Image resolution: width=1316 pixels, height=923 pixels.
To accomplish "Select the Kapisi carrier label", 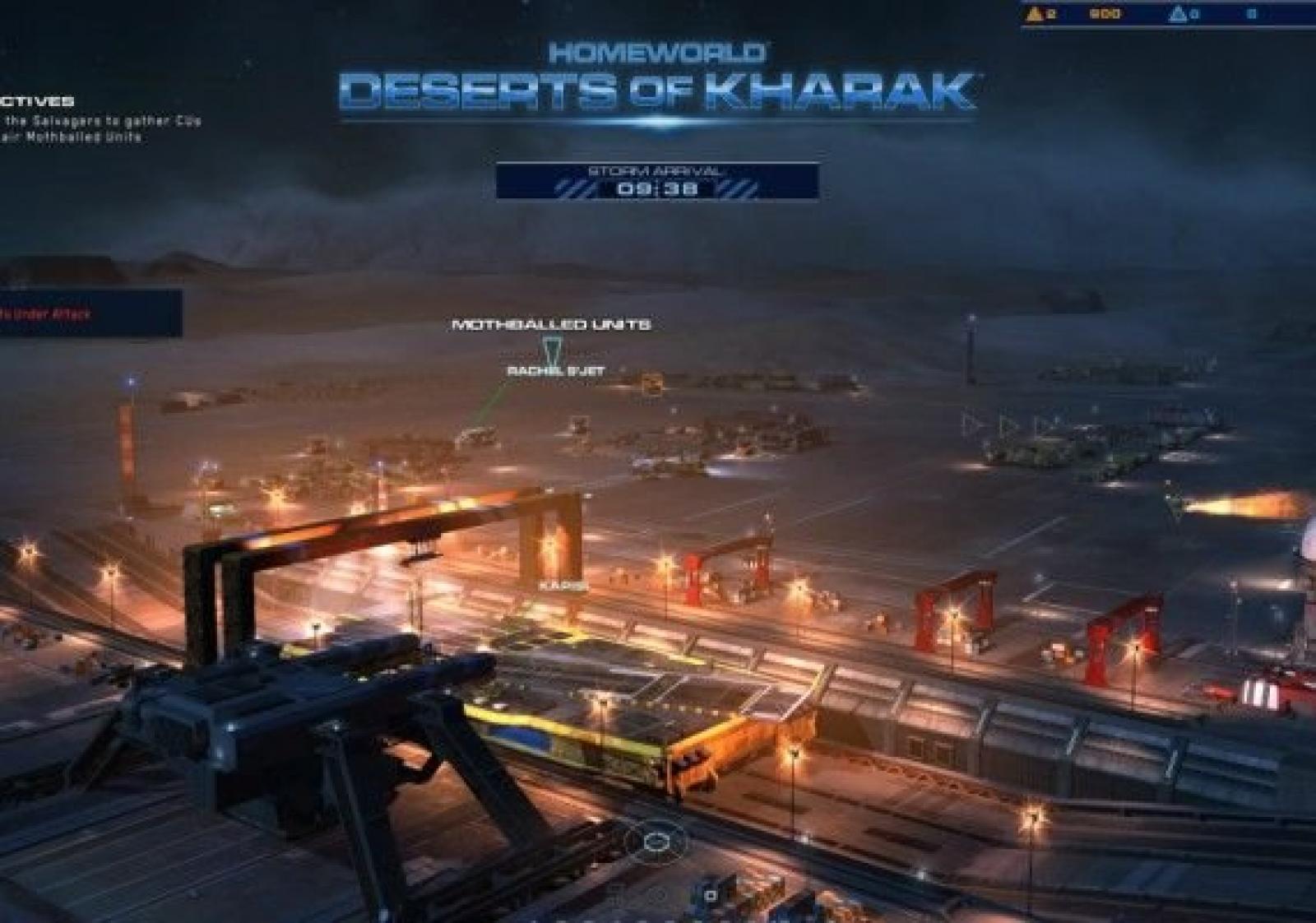I will [x=563, y=586].
